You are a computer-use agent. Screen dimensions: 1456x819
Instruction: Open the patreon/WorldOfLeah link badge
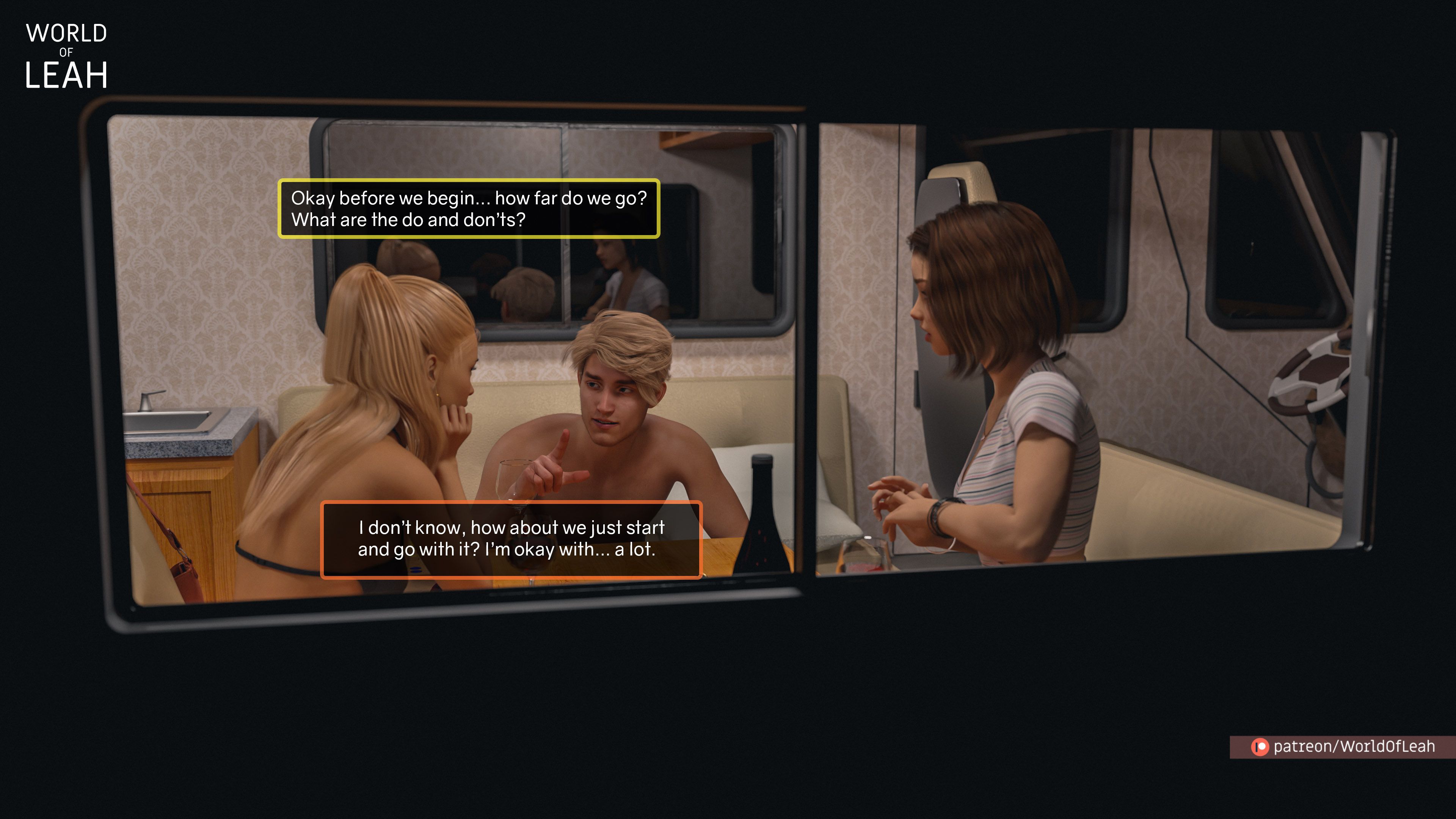1343,747
